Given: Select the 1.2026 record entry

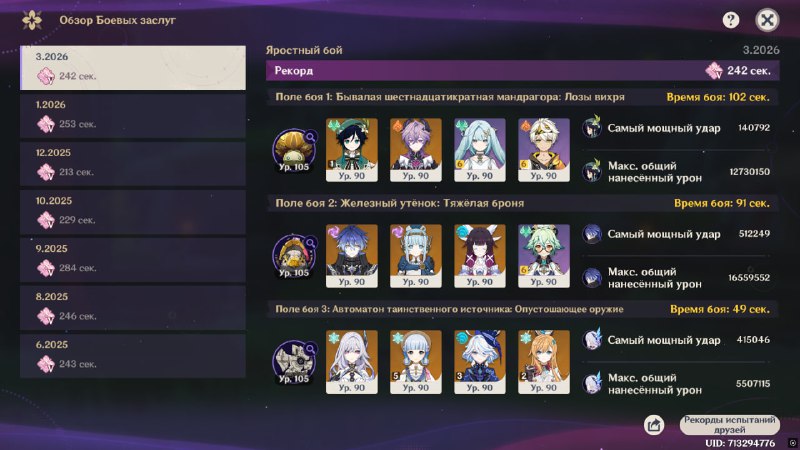Looking at the screenshot, I should coord(132,114).
